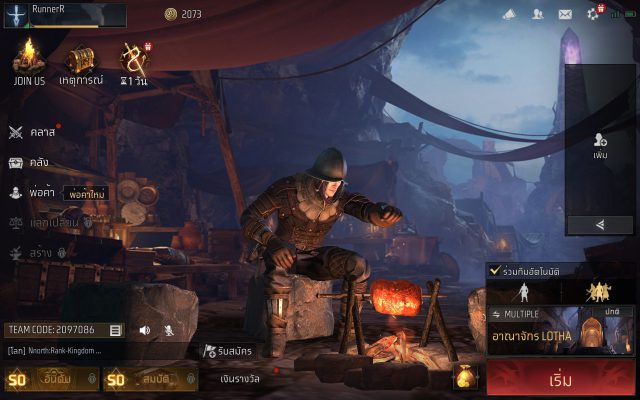Open the friends icon in top bar
The width and height of the screenshot is (640, 400).
(537, 14)
